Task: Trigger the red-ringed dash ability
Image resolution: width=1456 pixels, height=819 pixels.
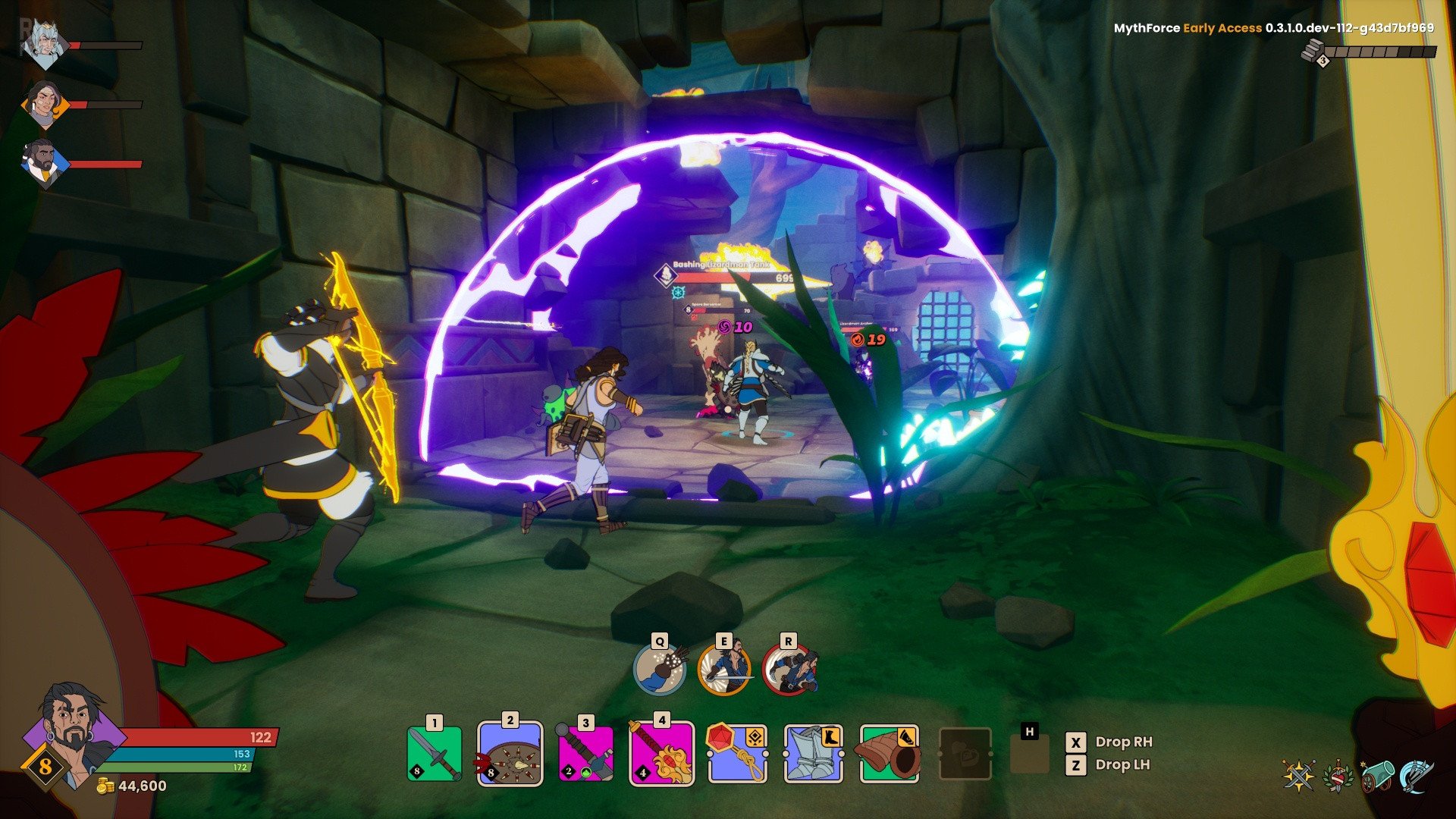Action: [789, 669]
